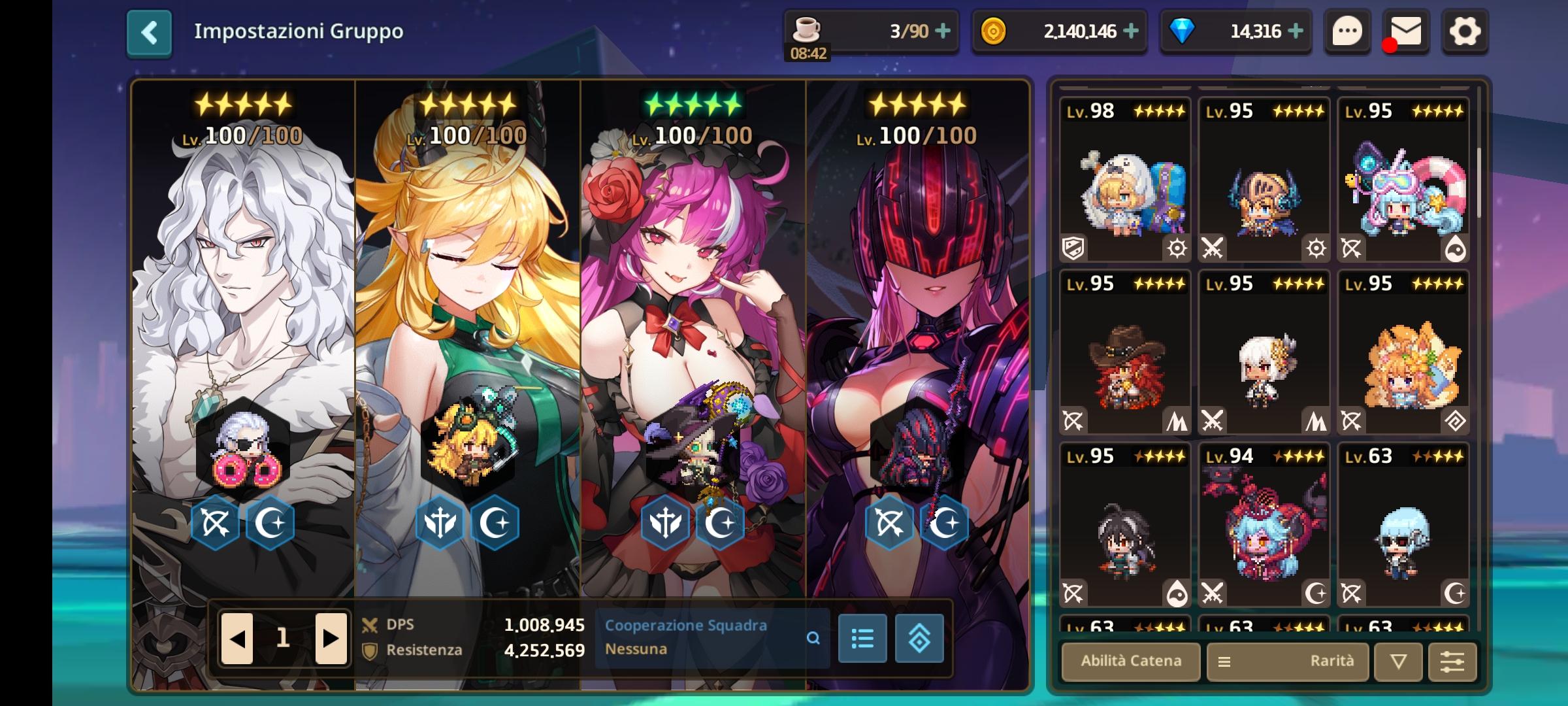Select the sword role icon under the pink-haired hero
Screen dimensions: 1568x706
[665, 522]
